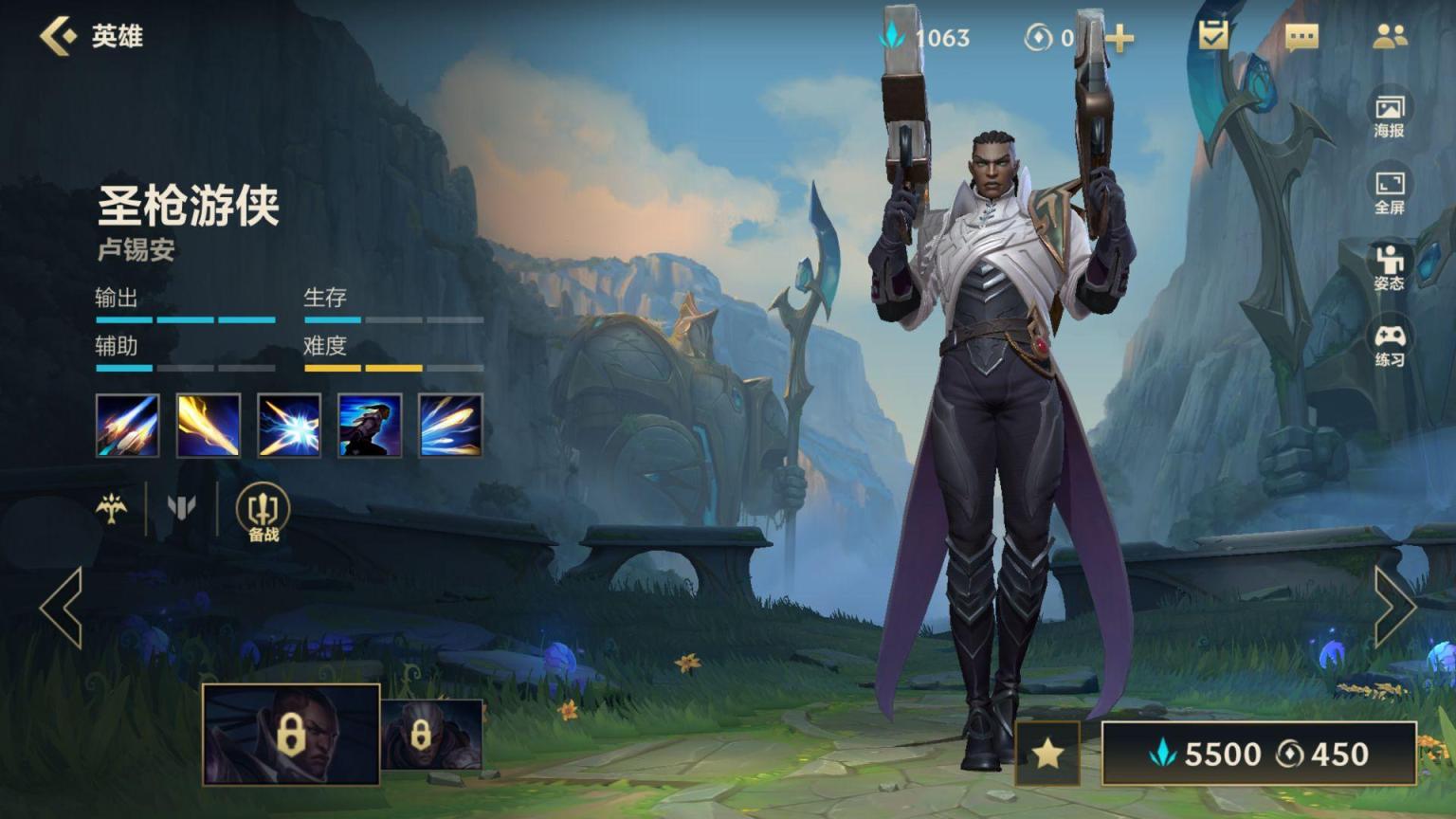Show the previous hero with left arrow
Image resolution: width=1456 pixels, height=819 pixels.
(x=61, y=608)
